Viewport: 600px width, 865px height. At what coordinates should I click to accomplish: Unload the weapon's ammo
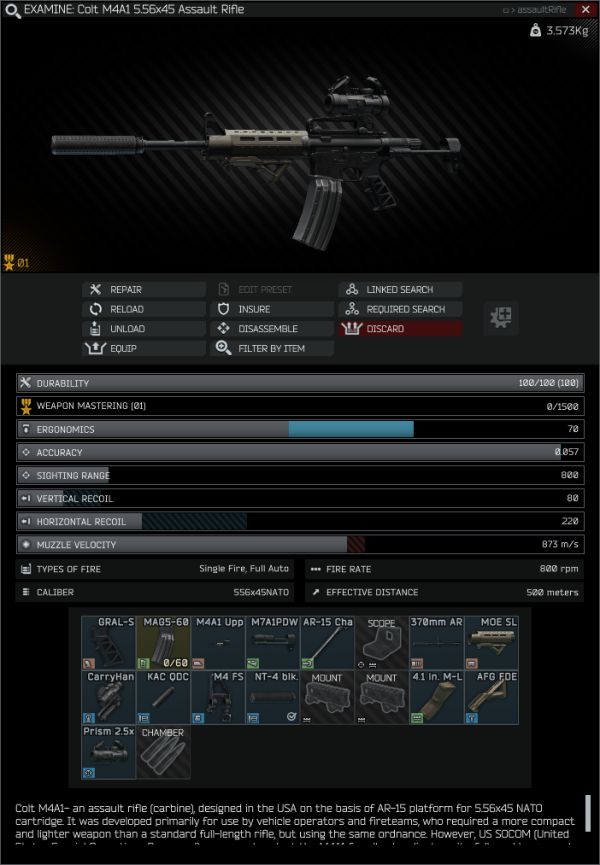[143, 329]
